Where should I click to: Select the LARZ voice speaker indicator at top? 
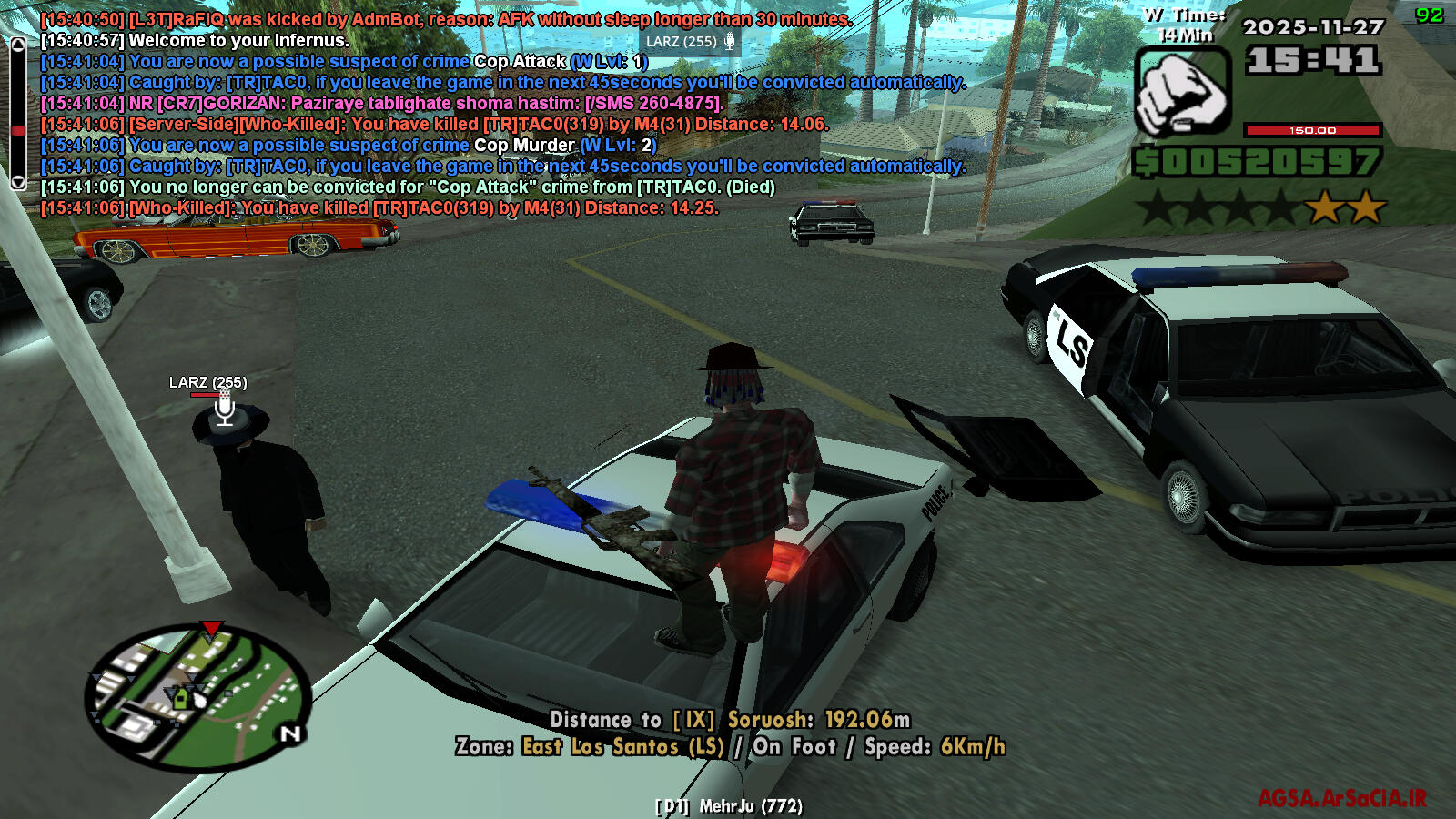(x=691, y=42)
